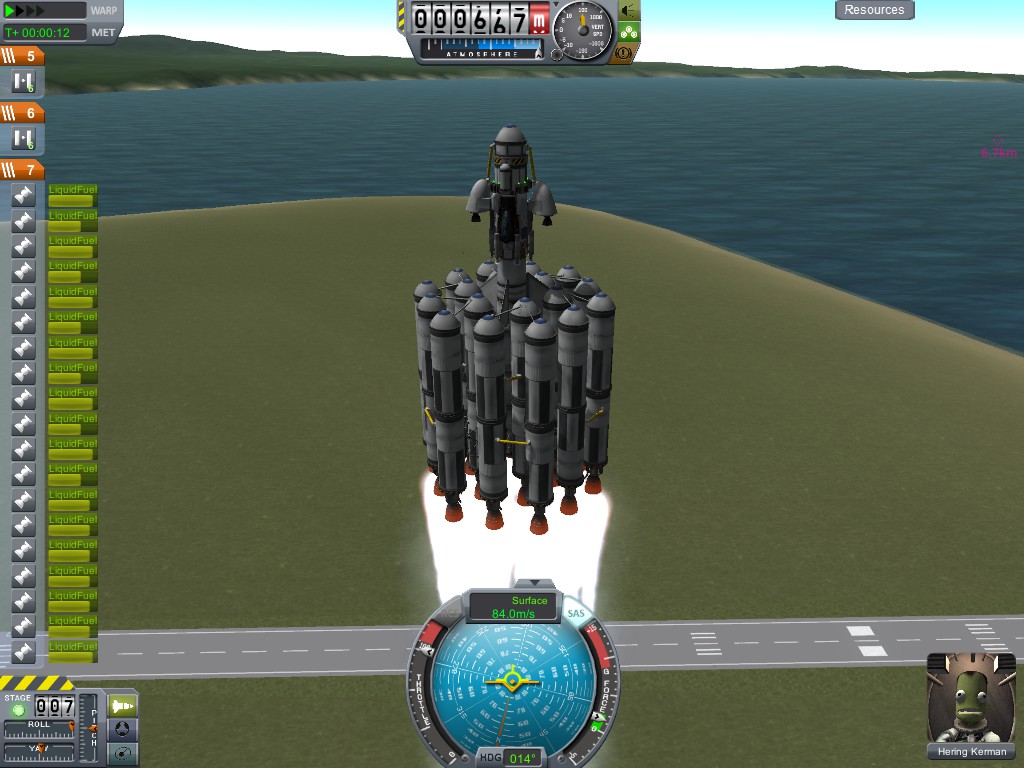The width and height of the screenshot is (1024, 768).
Task: Select the decoupler icon in stage 6
Action: click(x=23, y=139)
